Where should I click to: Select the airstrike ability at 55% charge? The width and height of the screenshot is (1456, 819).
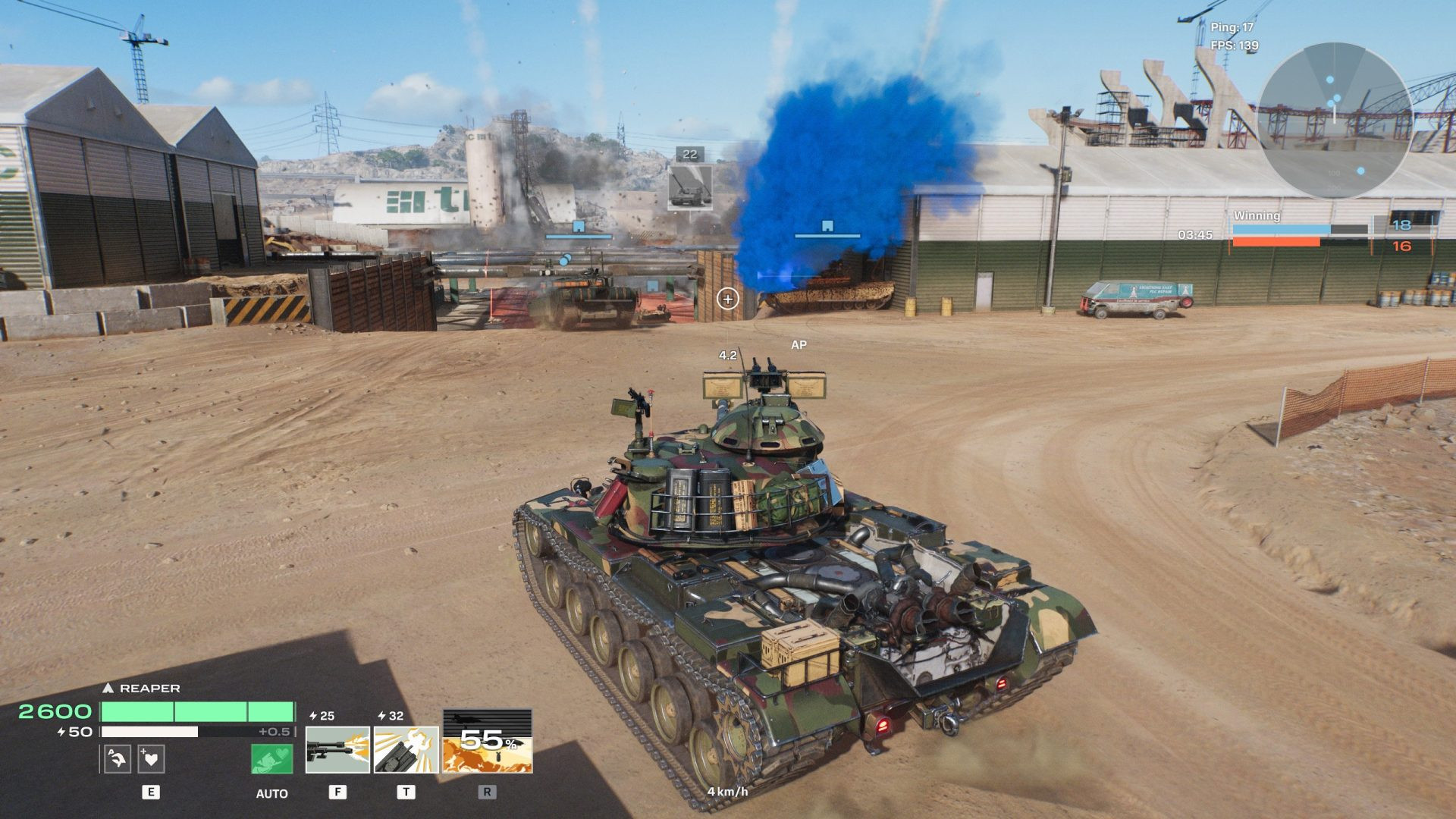point(487,742)
